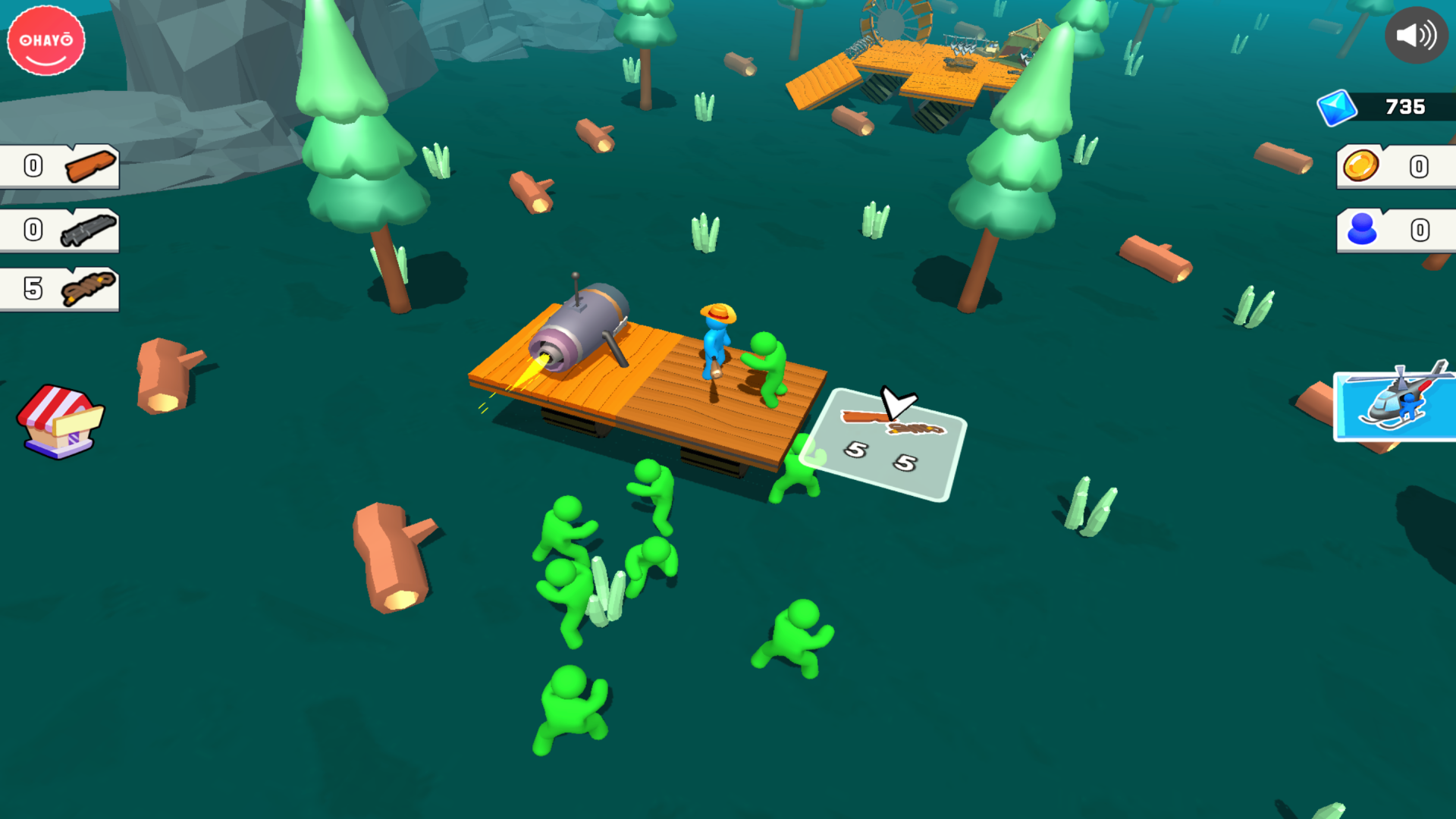
Task: Expand the plank count display showing 0
Action: 32,165
